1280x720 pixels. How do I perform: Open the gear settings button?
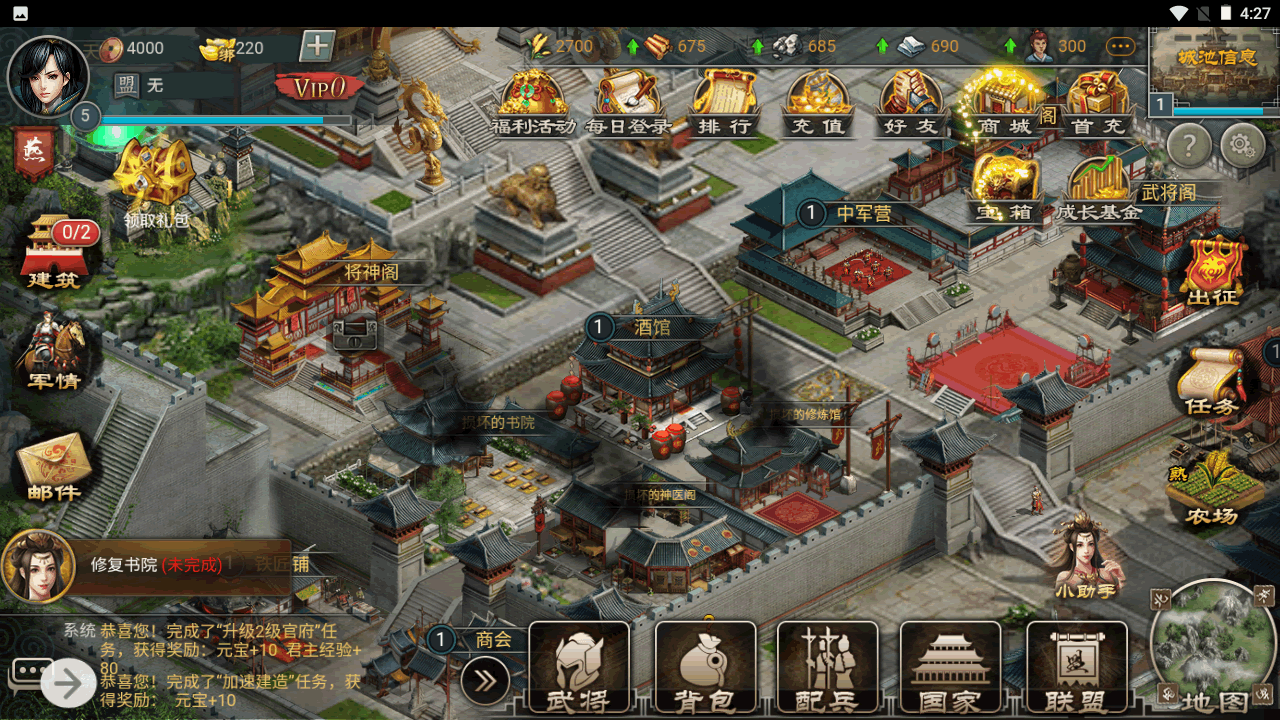tap(1242, 147)
